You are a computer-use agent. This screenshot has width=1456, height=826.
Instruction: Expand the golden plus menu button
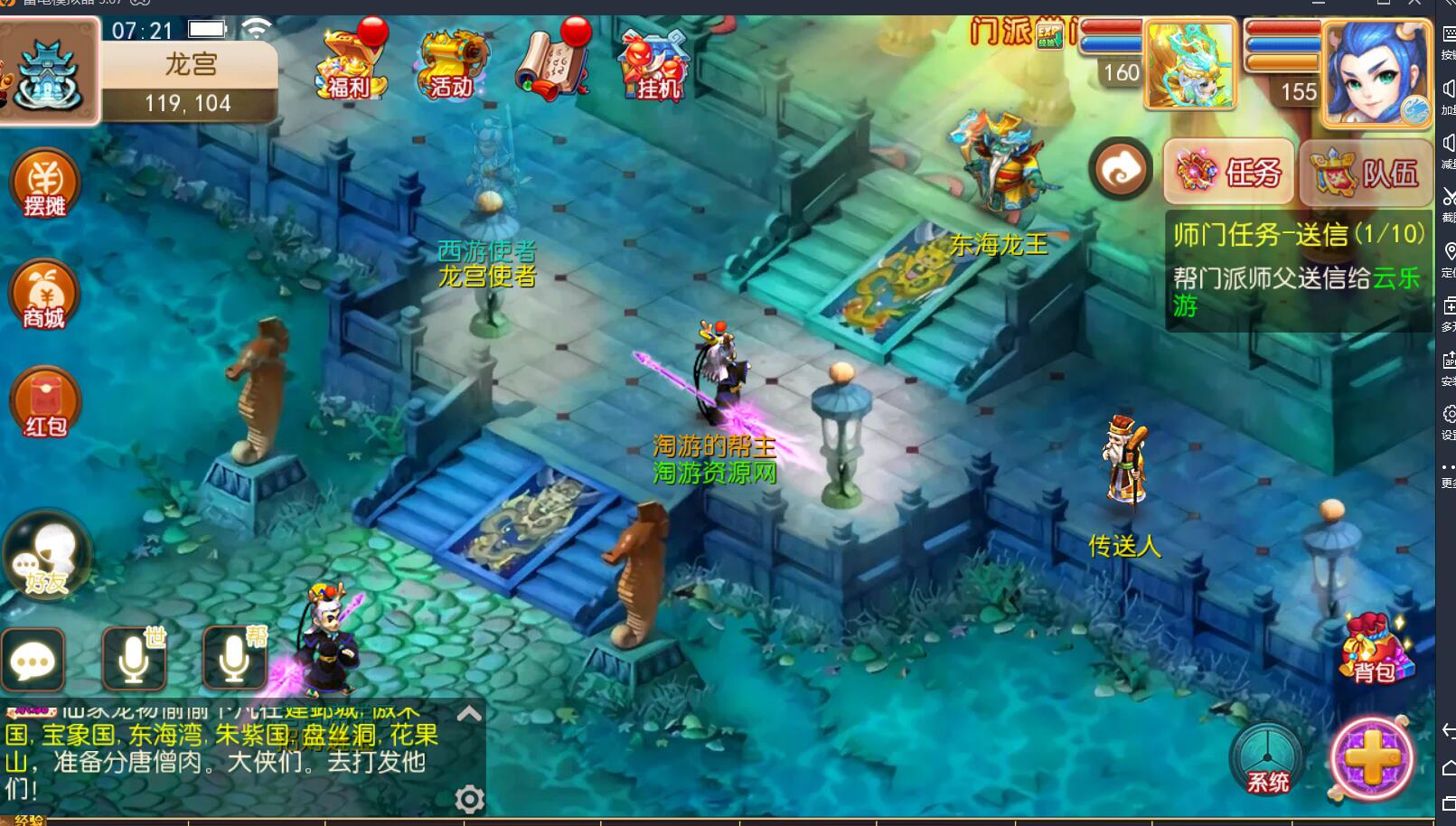click(1372, 759)
